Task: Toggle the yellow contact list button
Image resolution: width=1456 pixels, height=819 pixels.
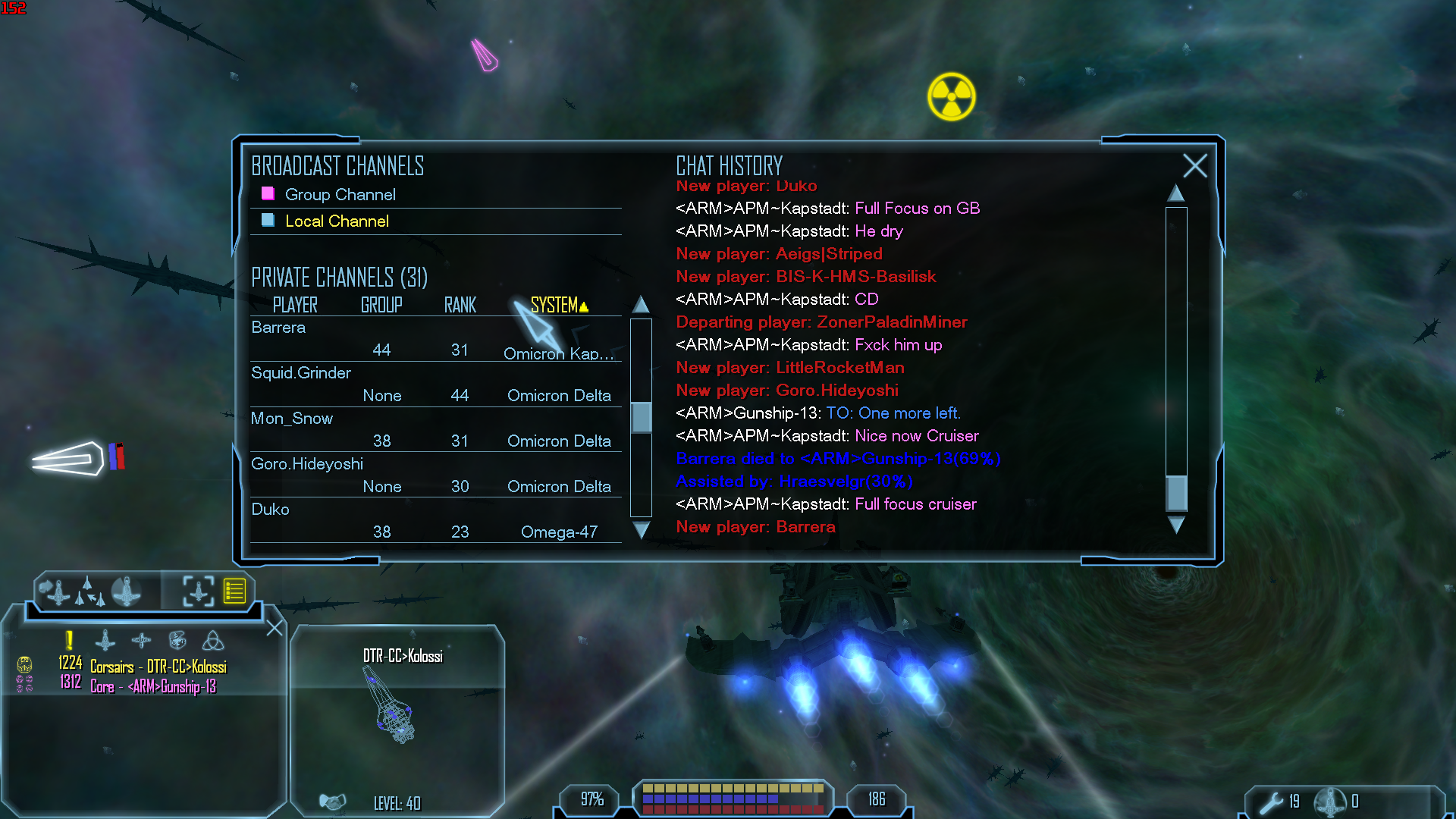Action: click(x=234, y=591)
